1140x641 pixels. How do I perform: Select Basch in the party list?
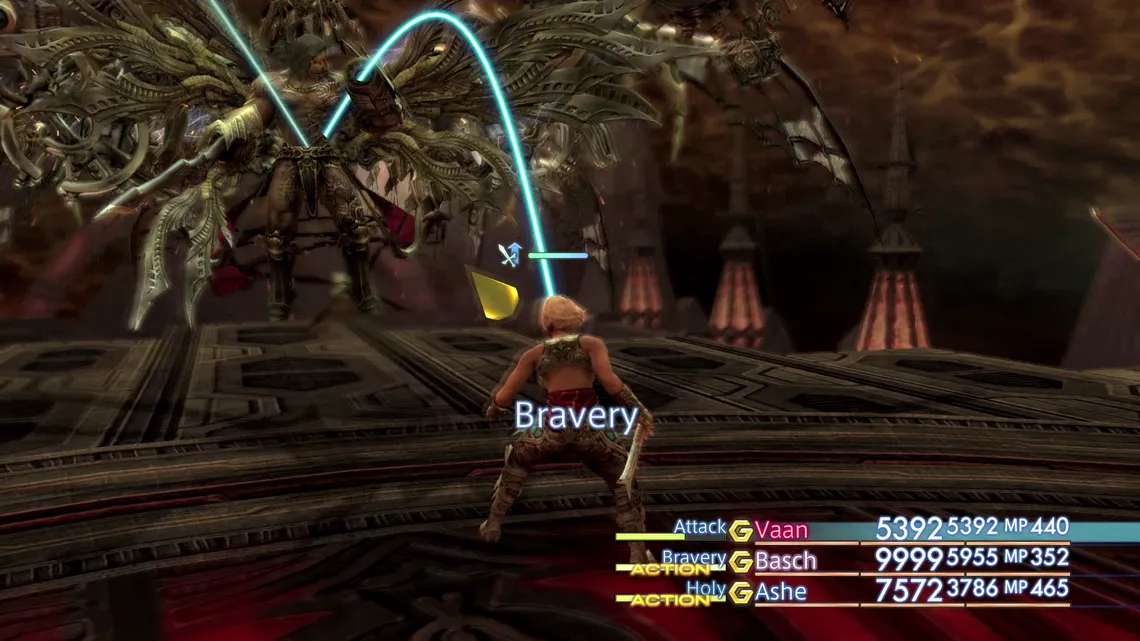[x=785, y=561]
